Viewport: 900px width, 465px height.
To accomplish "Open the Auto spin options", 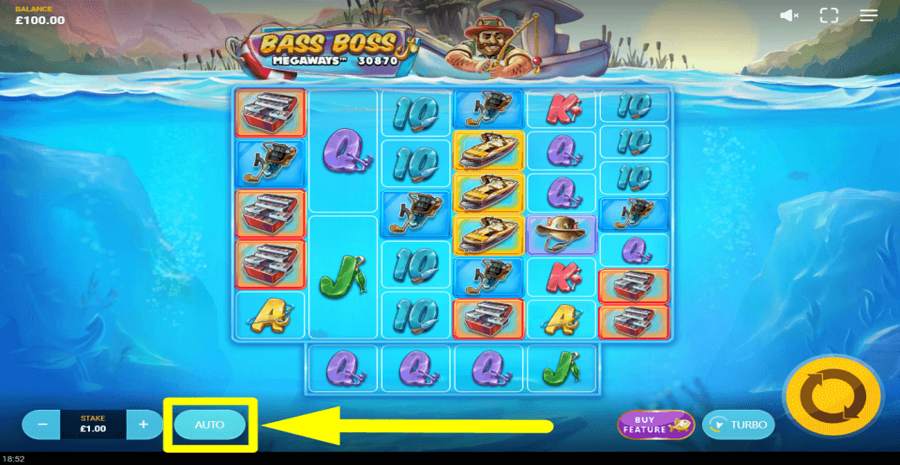I will pyautogui.click(x=210, y=425).
